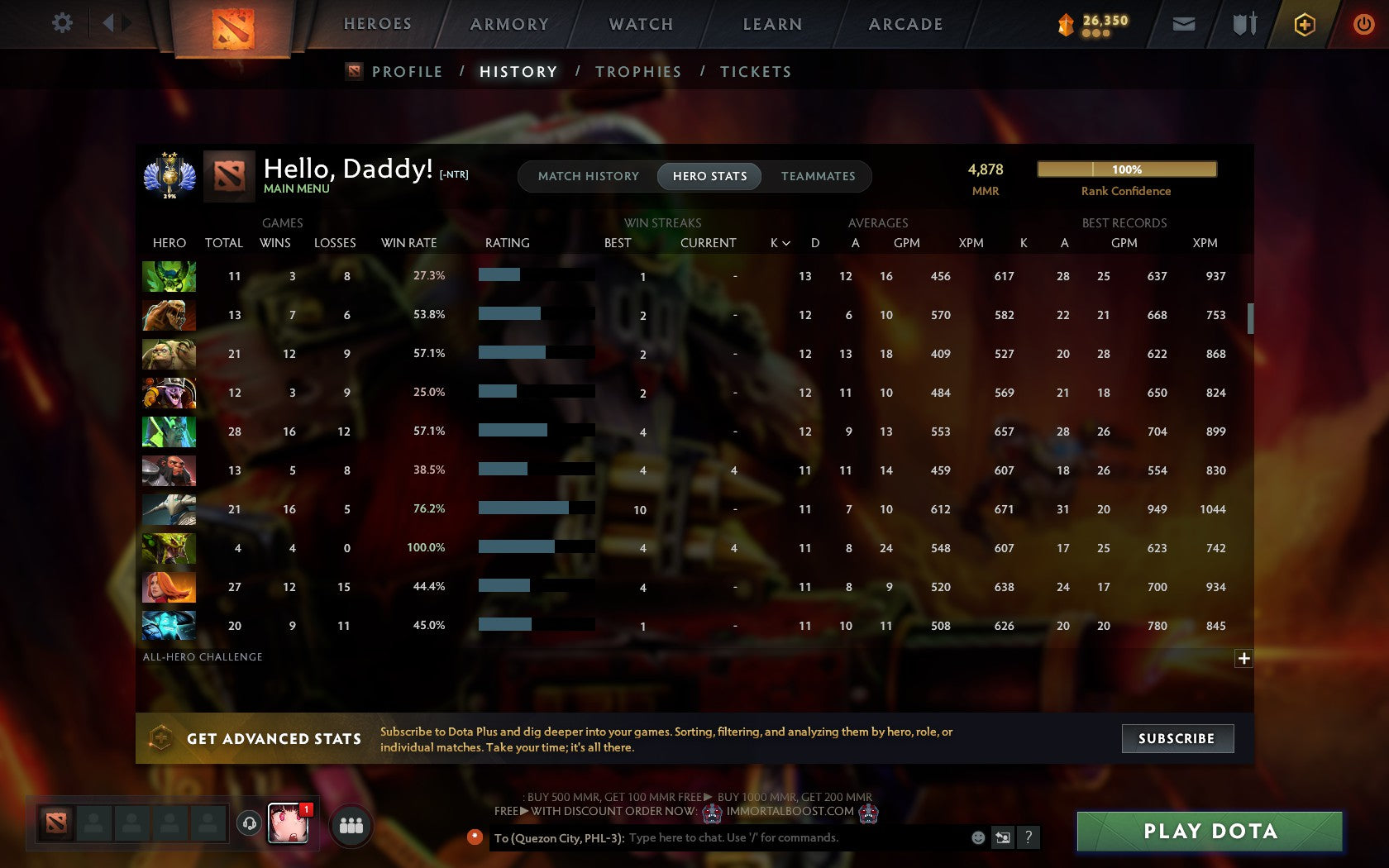The width and height of the screenshot is (1389, 868).
Task: Open chat help with the question mark icon
Action: coord(1029,837)
